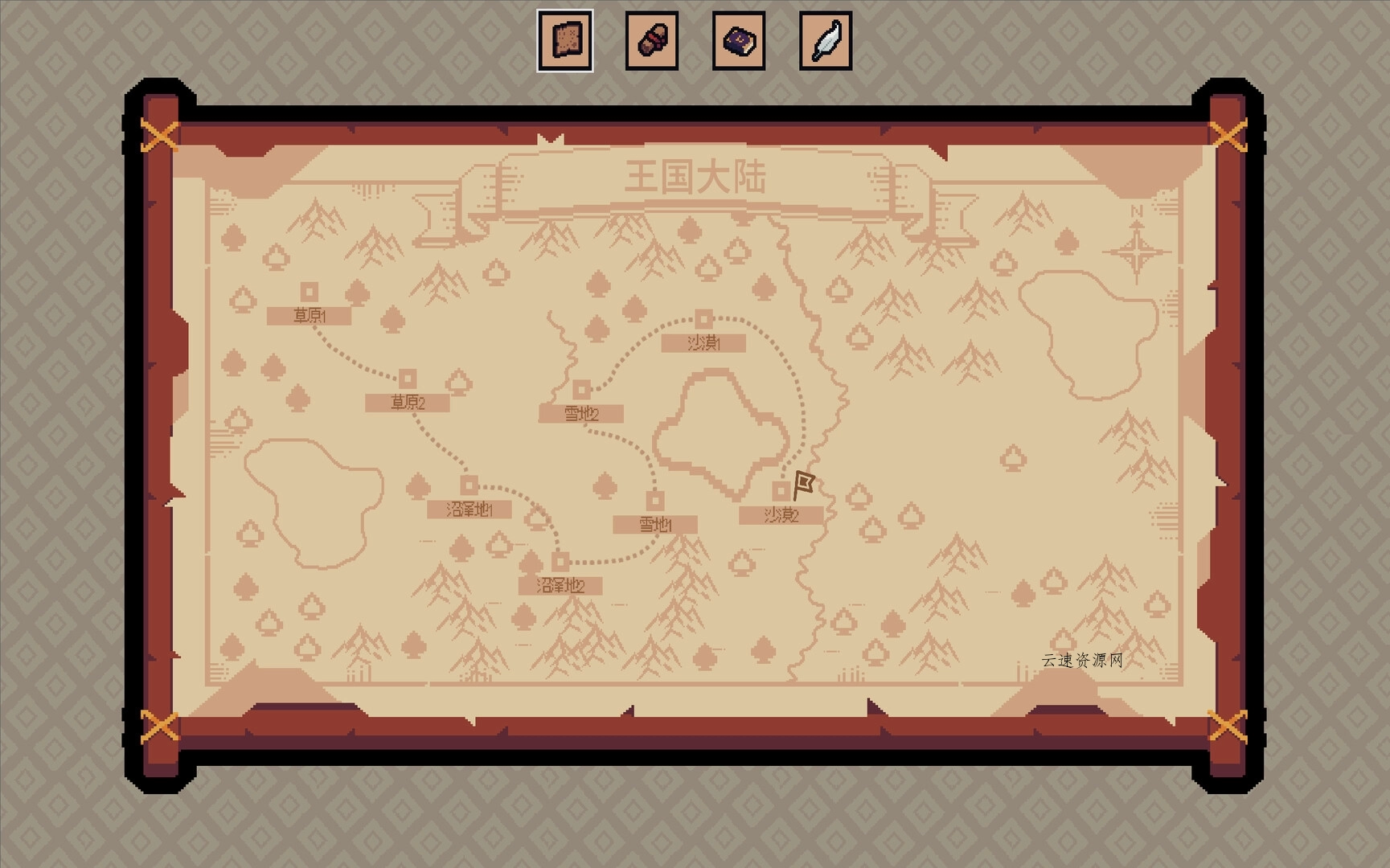Open the purple spellbook tab
Screen dimensions: 1390x868
(739, 41)
